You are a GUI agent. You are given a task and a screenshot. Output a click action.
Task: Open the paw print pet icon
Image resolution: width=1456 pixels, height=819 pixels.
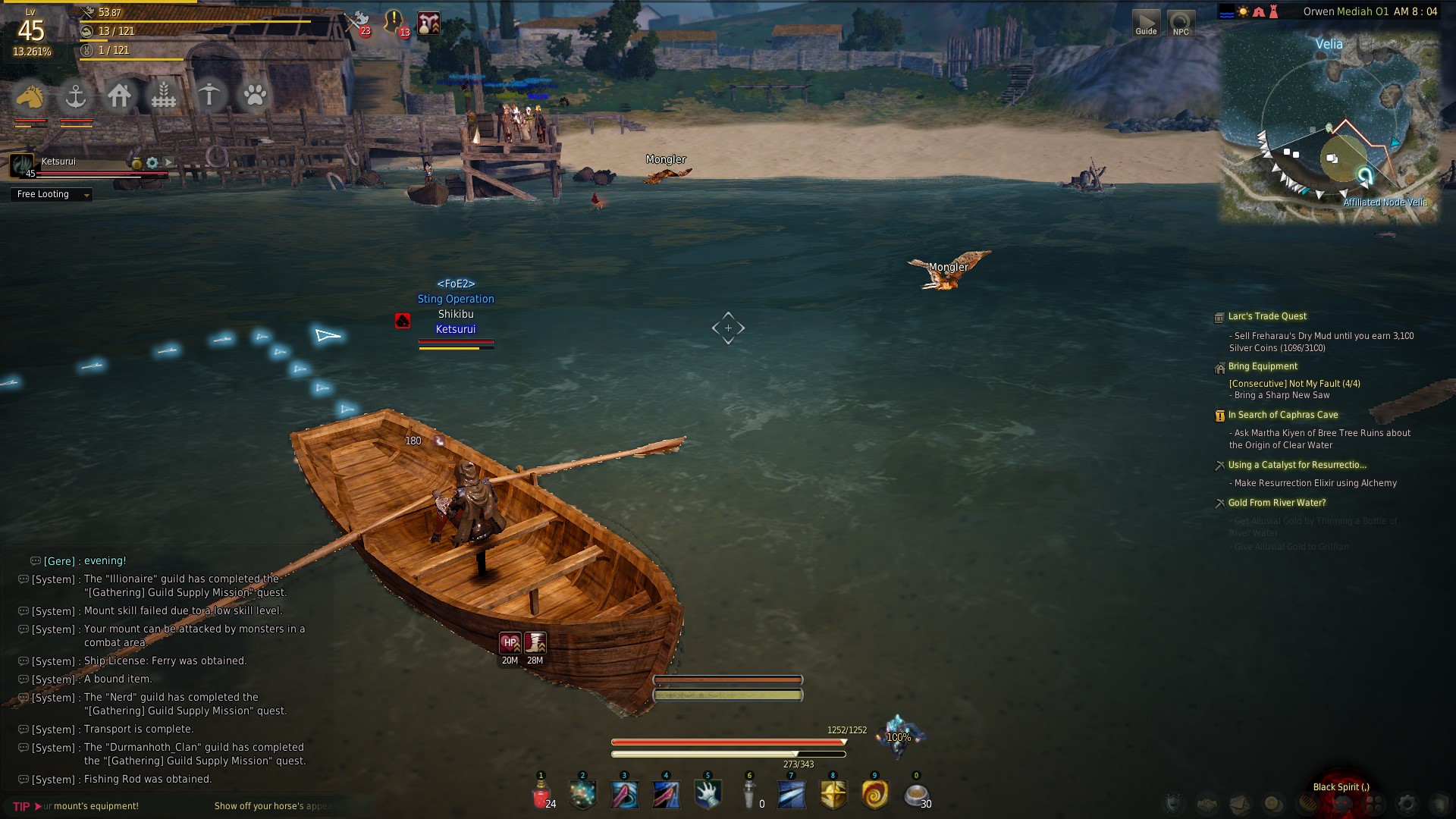(255, 96)
